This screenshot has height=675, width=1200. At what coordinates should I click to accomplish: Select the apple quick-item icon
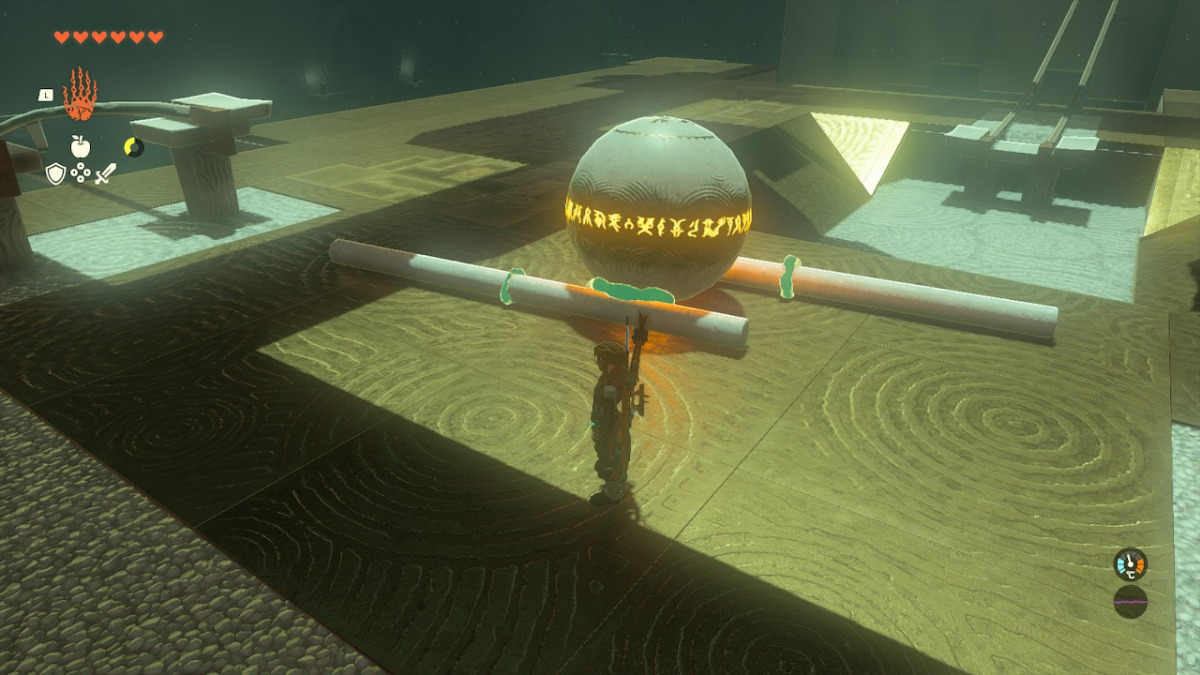pyautogui.click(x=81, y=147)
